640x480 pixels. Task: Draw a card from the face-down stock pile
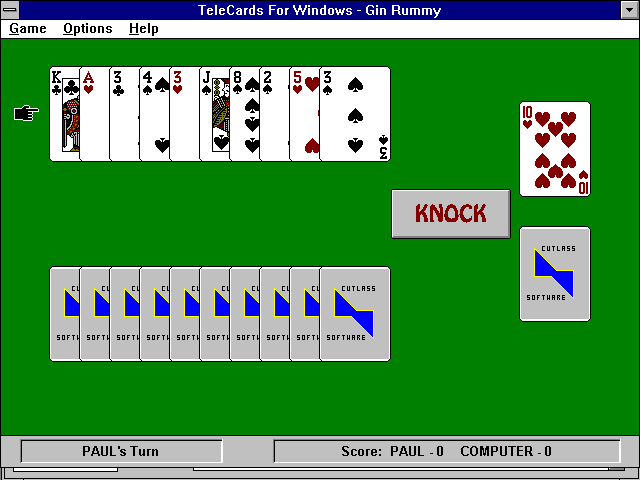pyautogui.click(x=554, y=273)
